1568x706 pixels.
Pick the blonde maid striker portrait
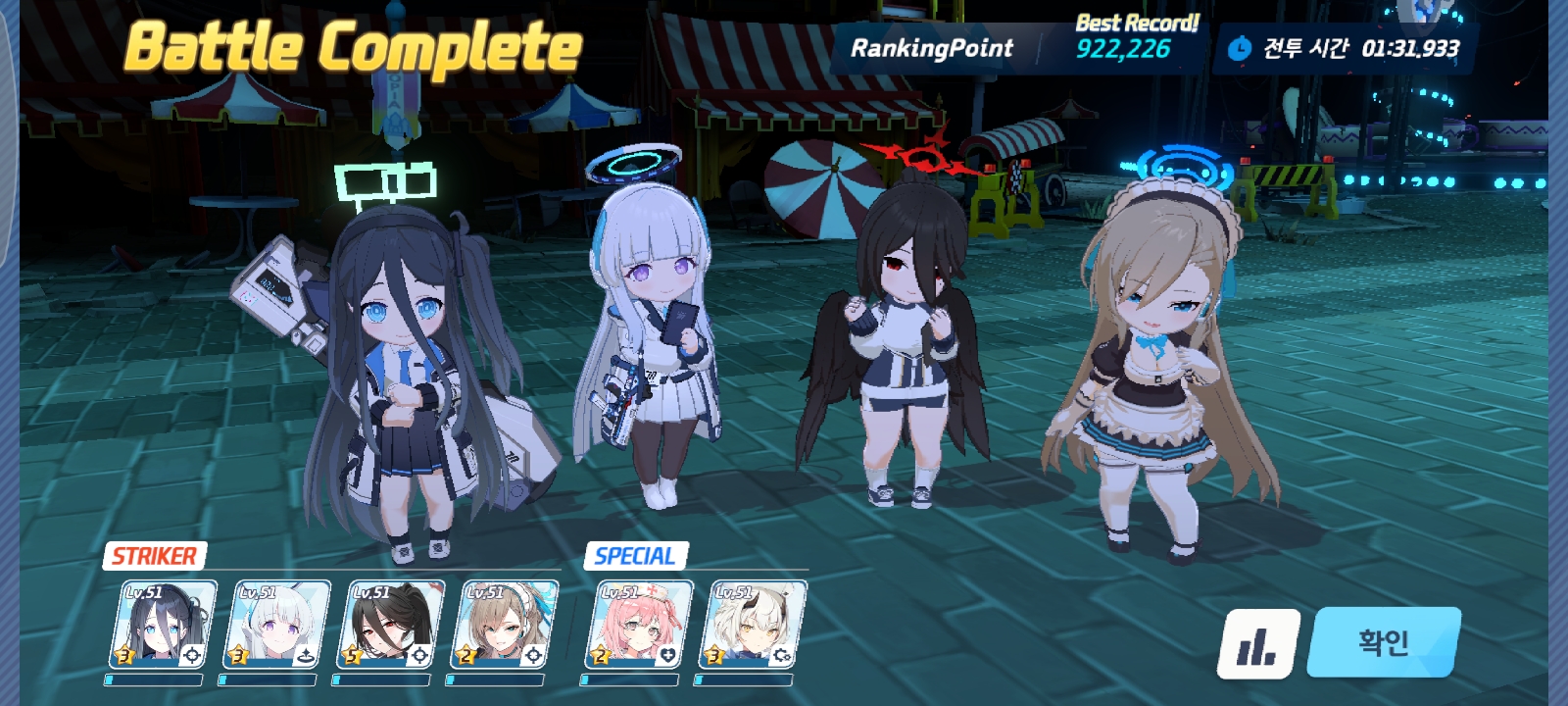pyautogui.click(x=508, y=624)
